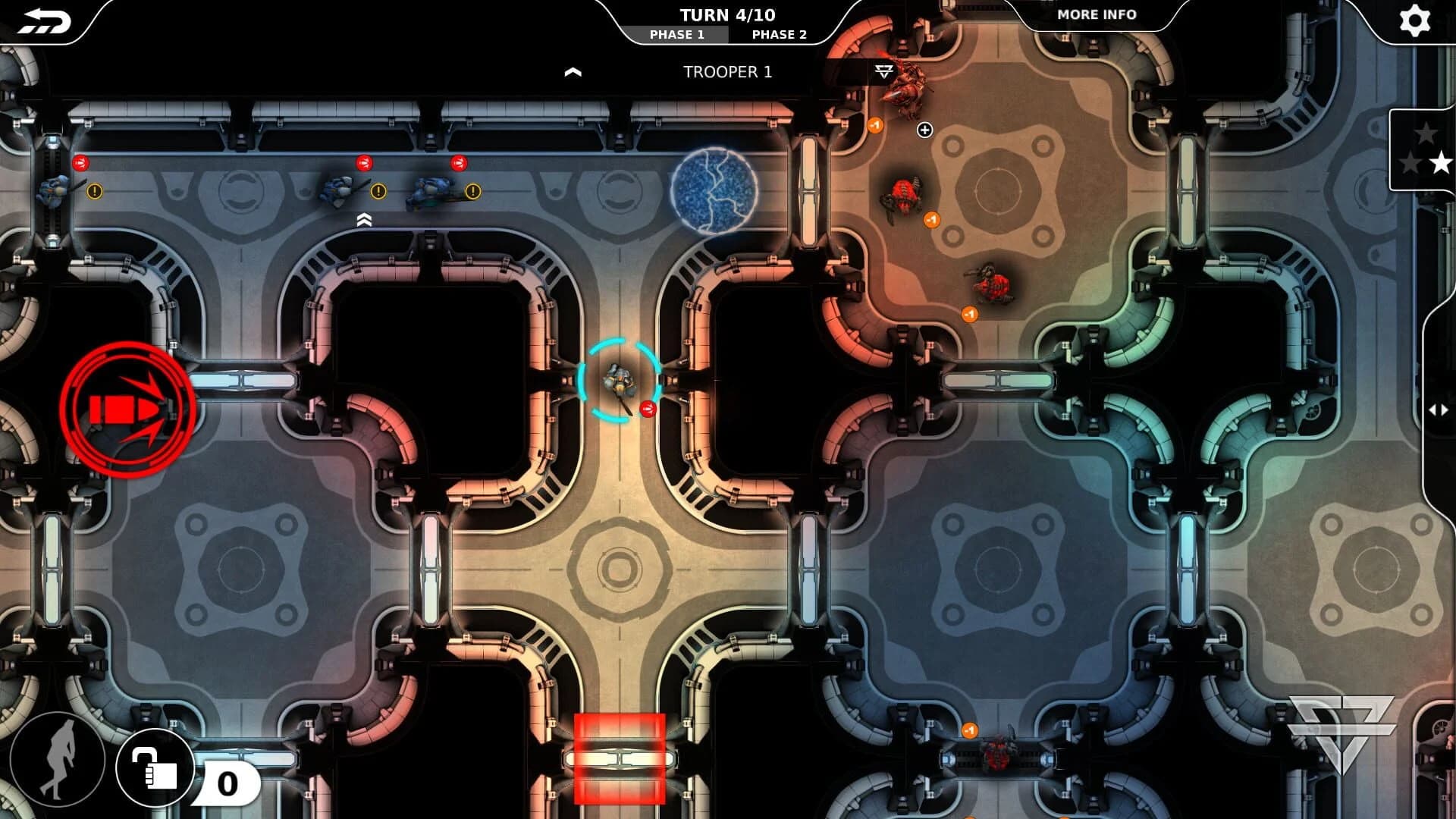Click the undo last move arrow icon

point(45,20)
